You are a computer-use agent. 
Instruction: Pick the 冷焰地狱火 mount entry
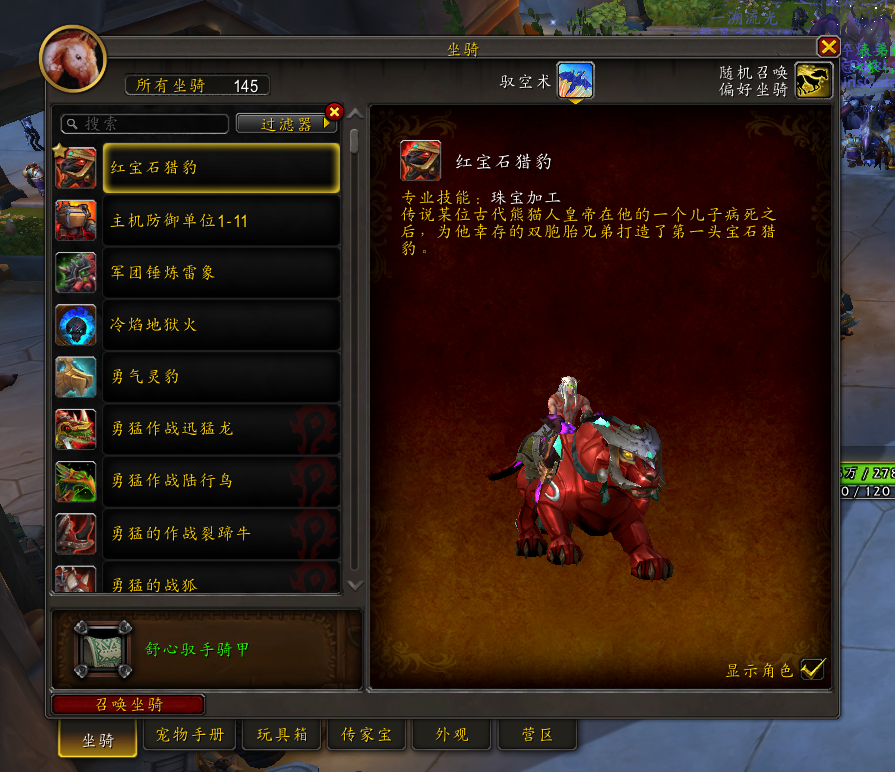click(221, 325)
